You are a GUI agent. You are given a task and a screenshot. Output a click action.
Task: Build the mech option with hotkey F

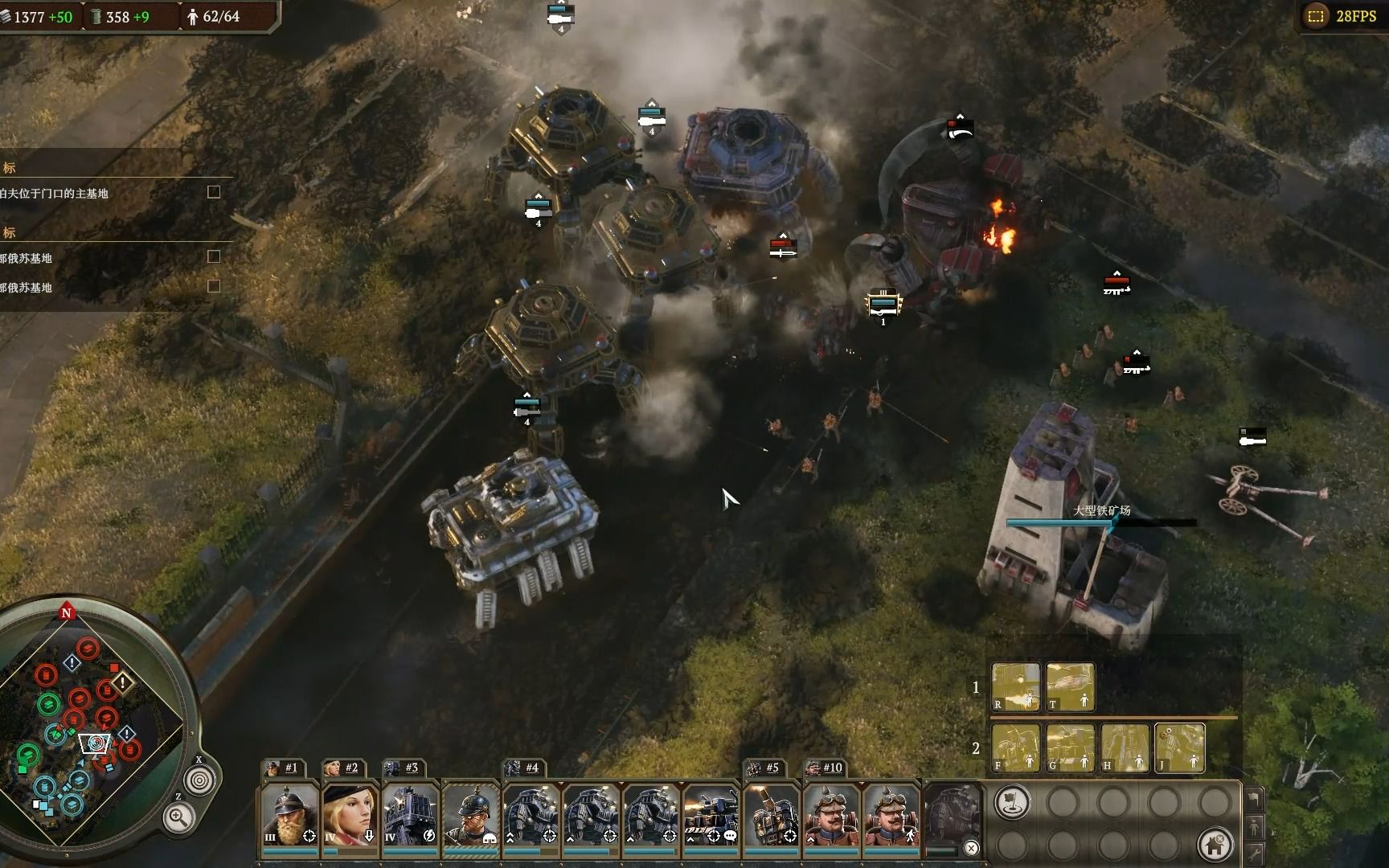[1015, 747]
